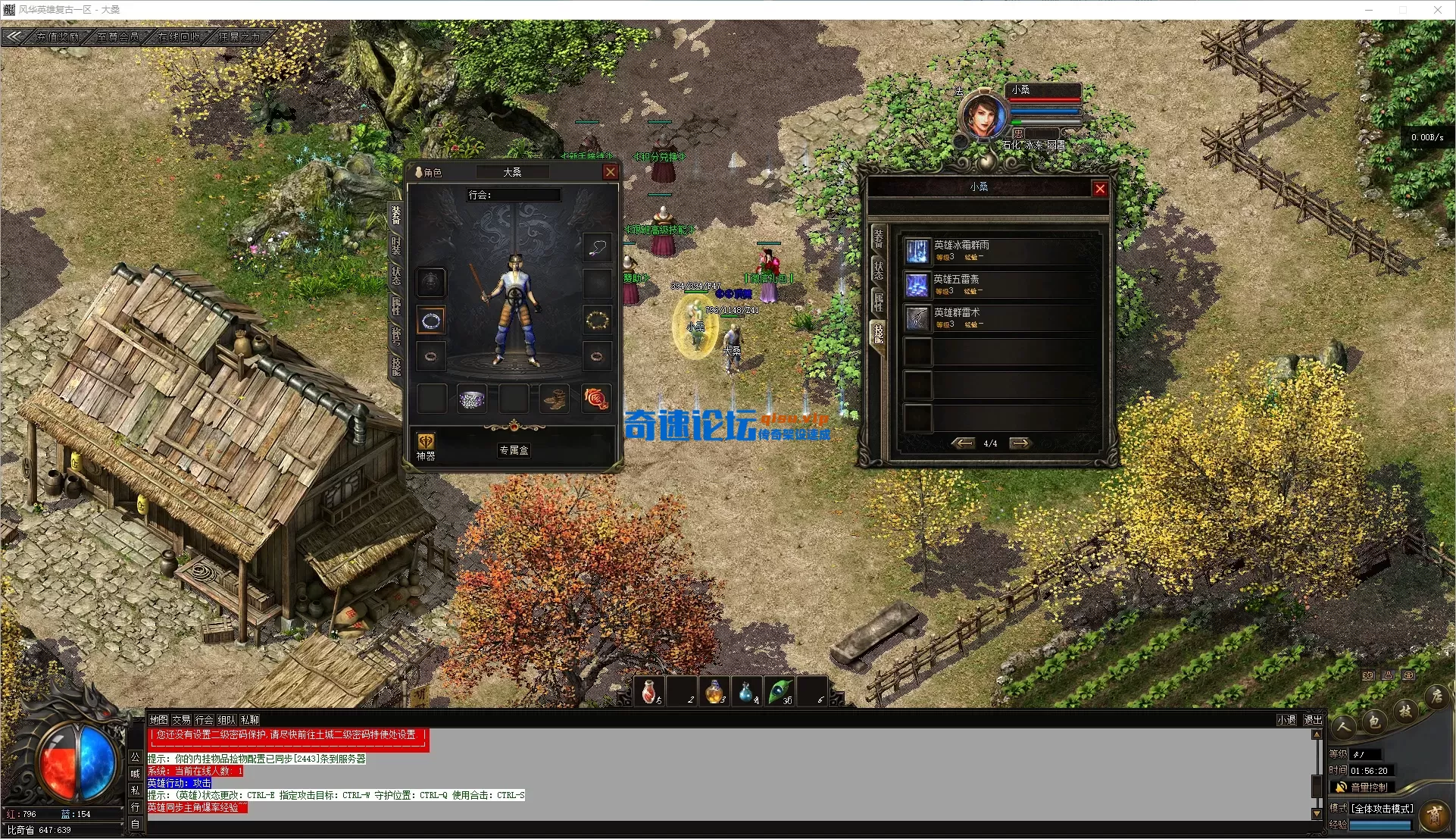Open the 充值奖励 recharge rewards menu
The width and height of the screenshot is (1456, 839).
point(58,36)
